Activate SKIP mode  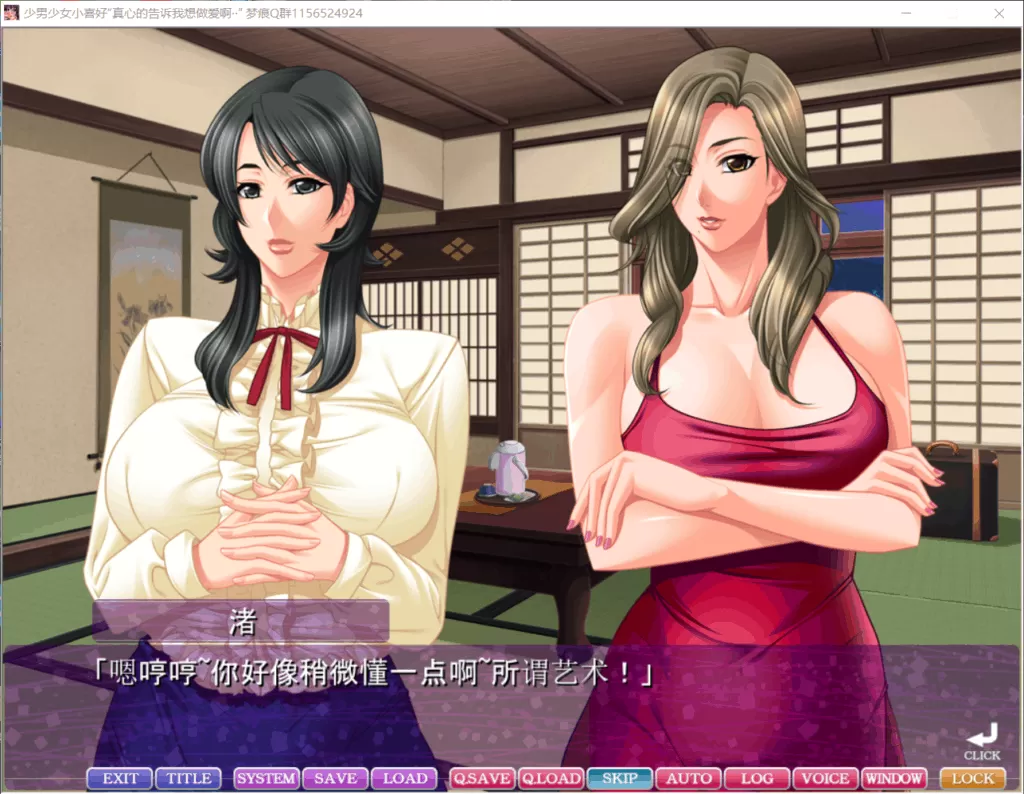pyautogui.click(x=620, y=778)
